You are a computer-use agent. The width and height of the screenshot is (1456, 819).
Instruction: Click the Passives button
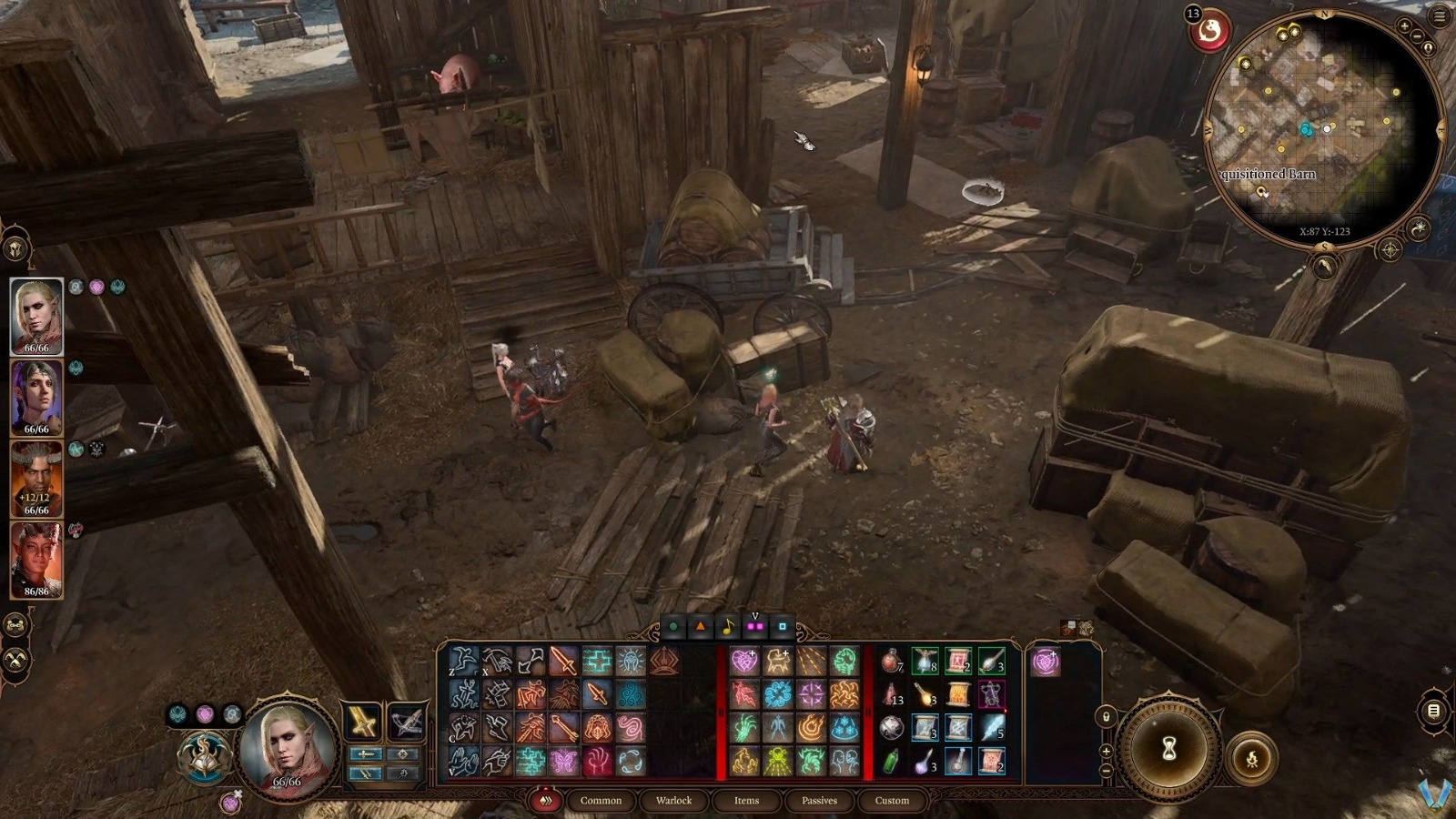(x=820, y=801)
